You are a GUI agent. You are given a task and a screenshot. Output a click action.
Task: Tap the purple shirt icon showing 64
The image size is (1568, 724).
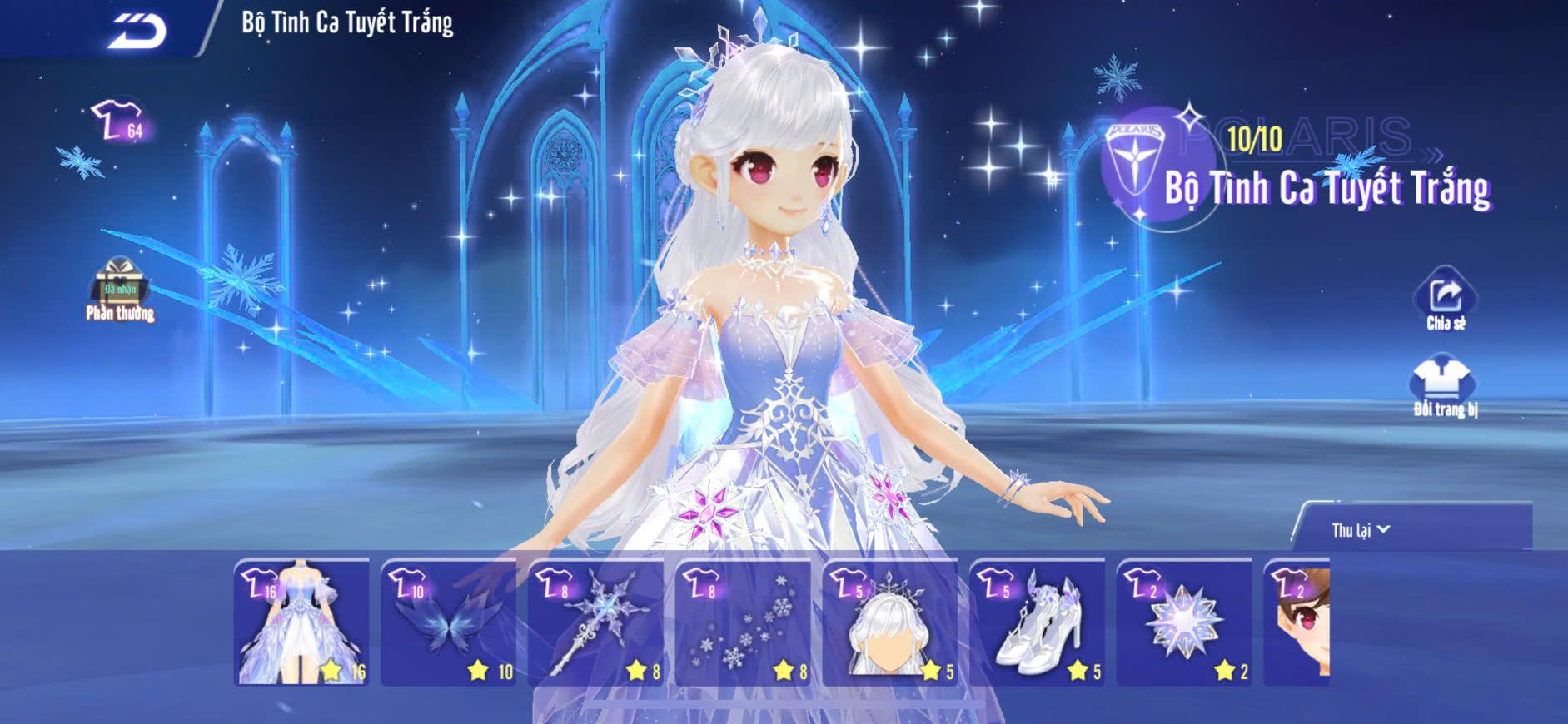[118, 122]
